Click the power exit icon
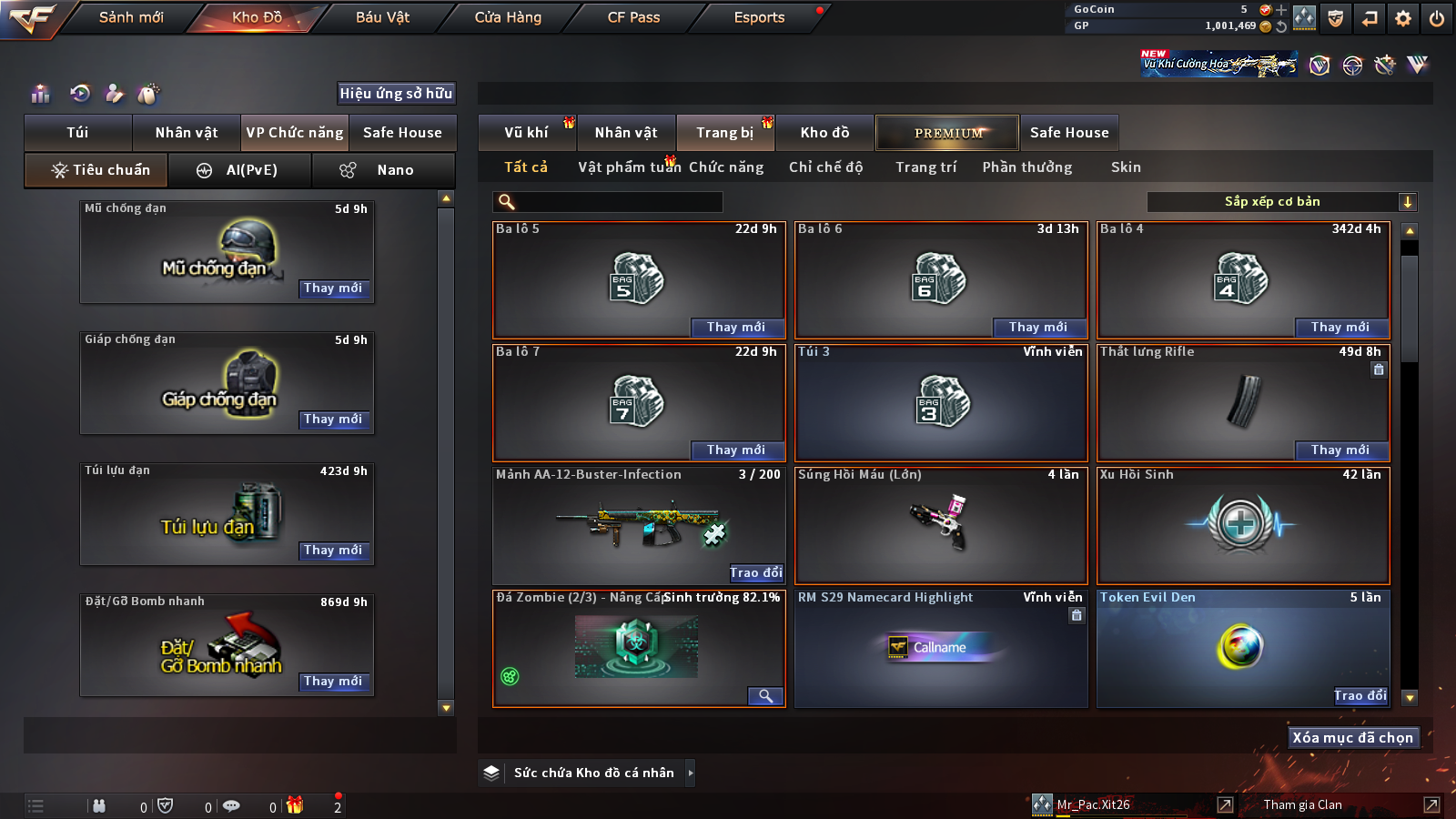Screen dimensions: 1456x819 pos(1437,18)
